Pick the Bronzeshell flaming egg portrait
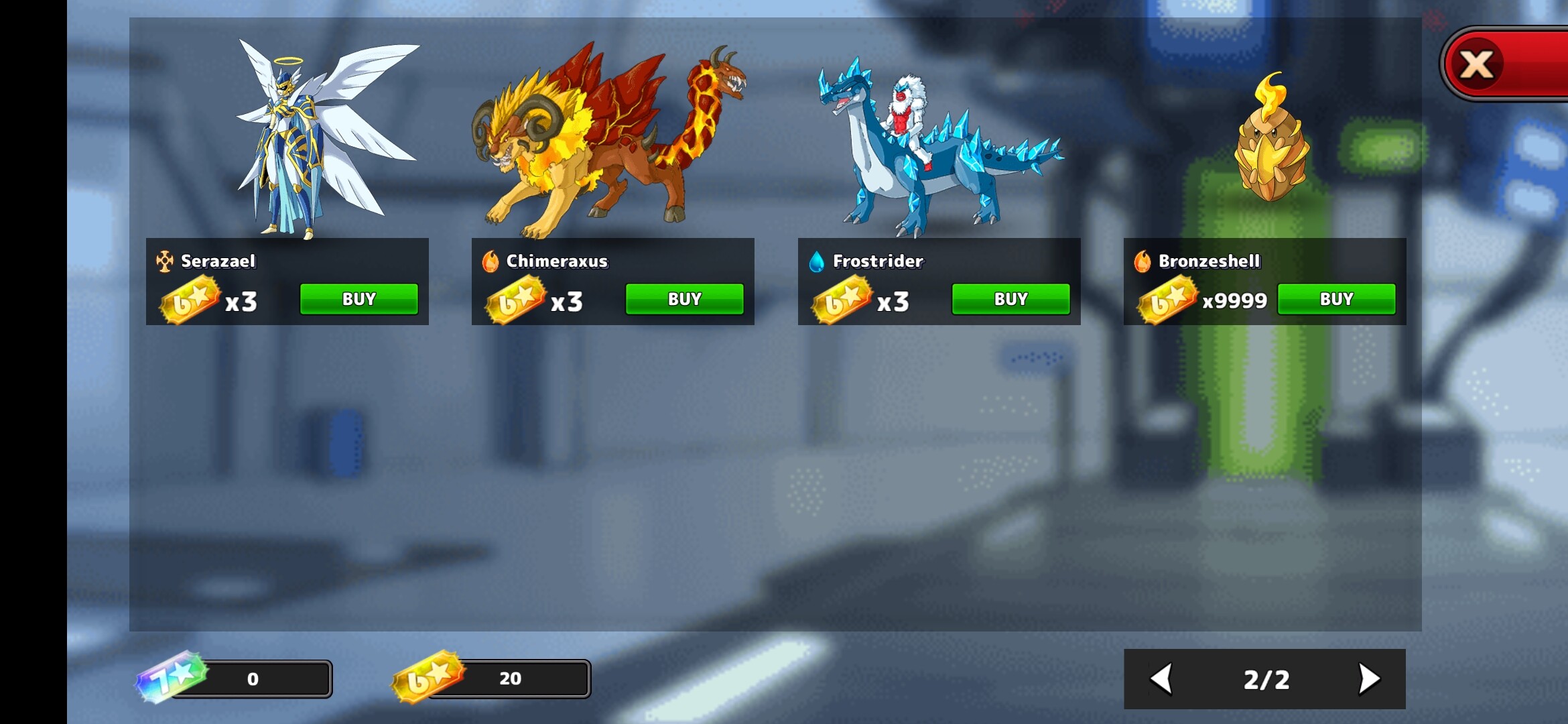Screen dimensions: 1568x724 [1270, 141]
